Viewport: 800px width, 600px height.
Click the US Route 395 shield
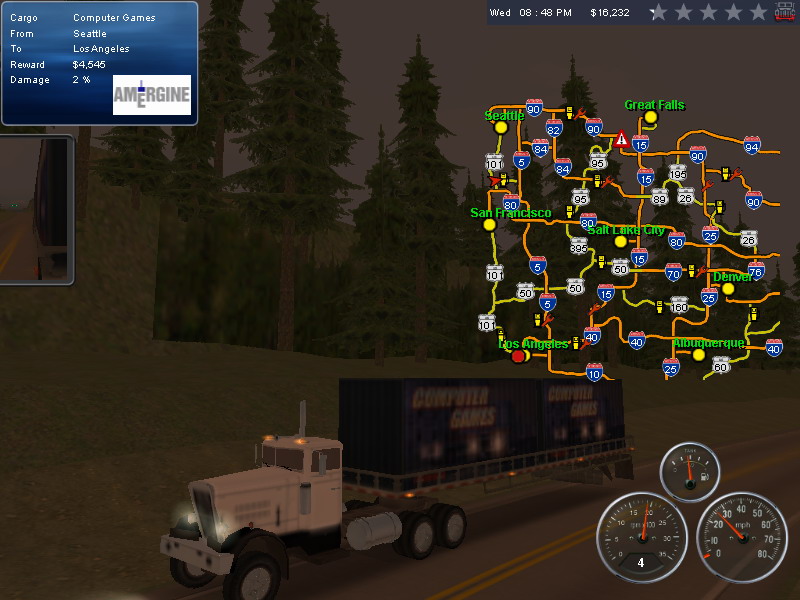[579, 247]
